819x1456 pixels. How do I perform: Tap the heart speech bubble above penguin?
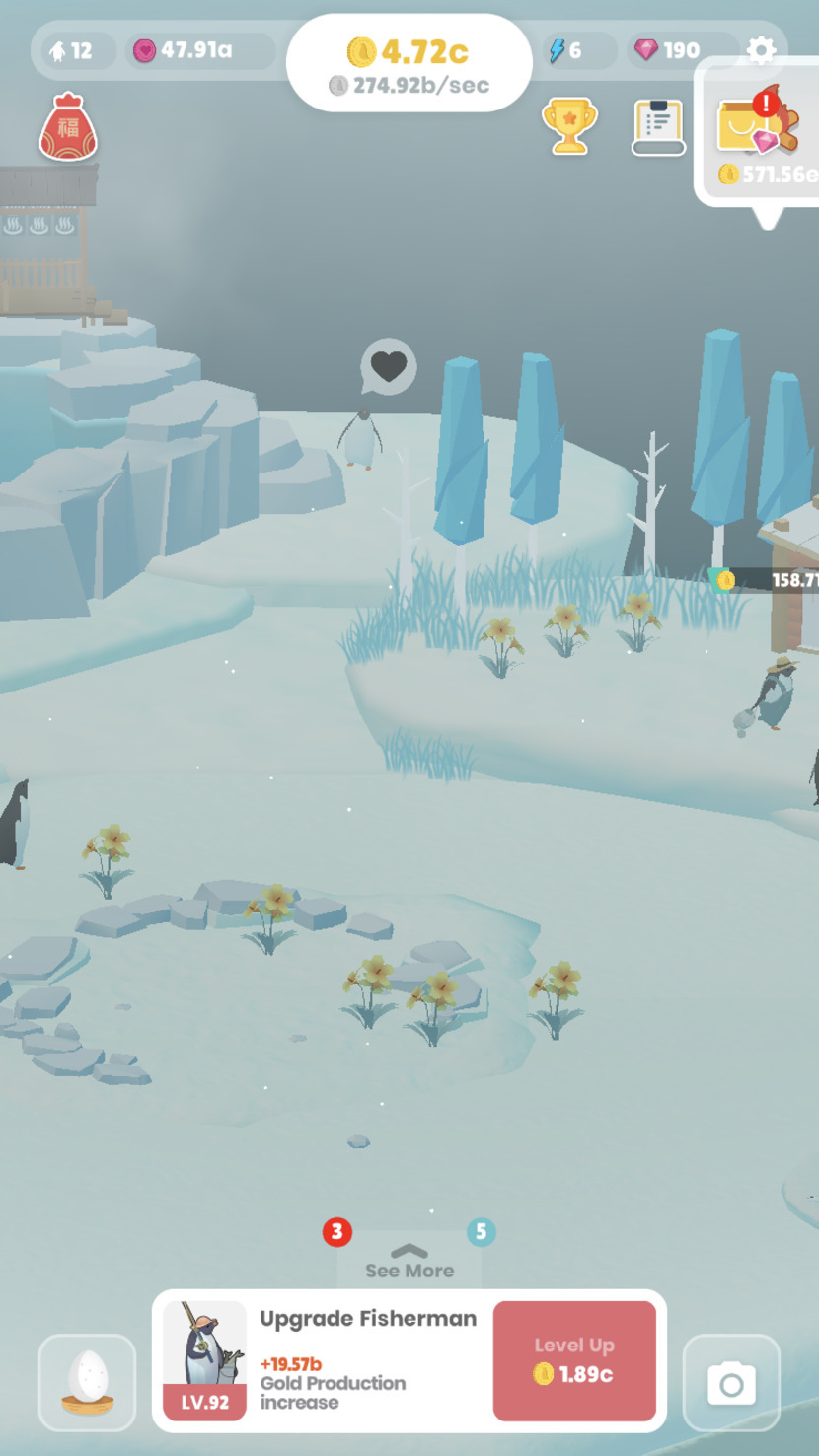point(388,367)
